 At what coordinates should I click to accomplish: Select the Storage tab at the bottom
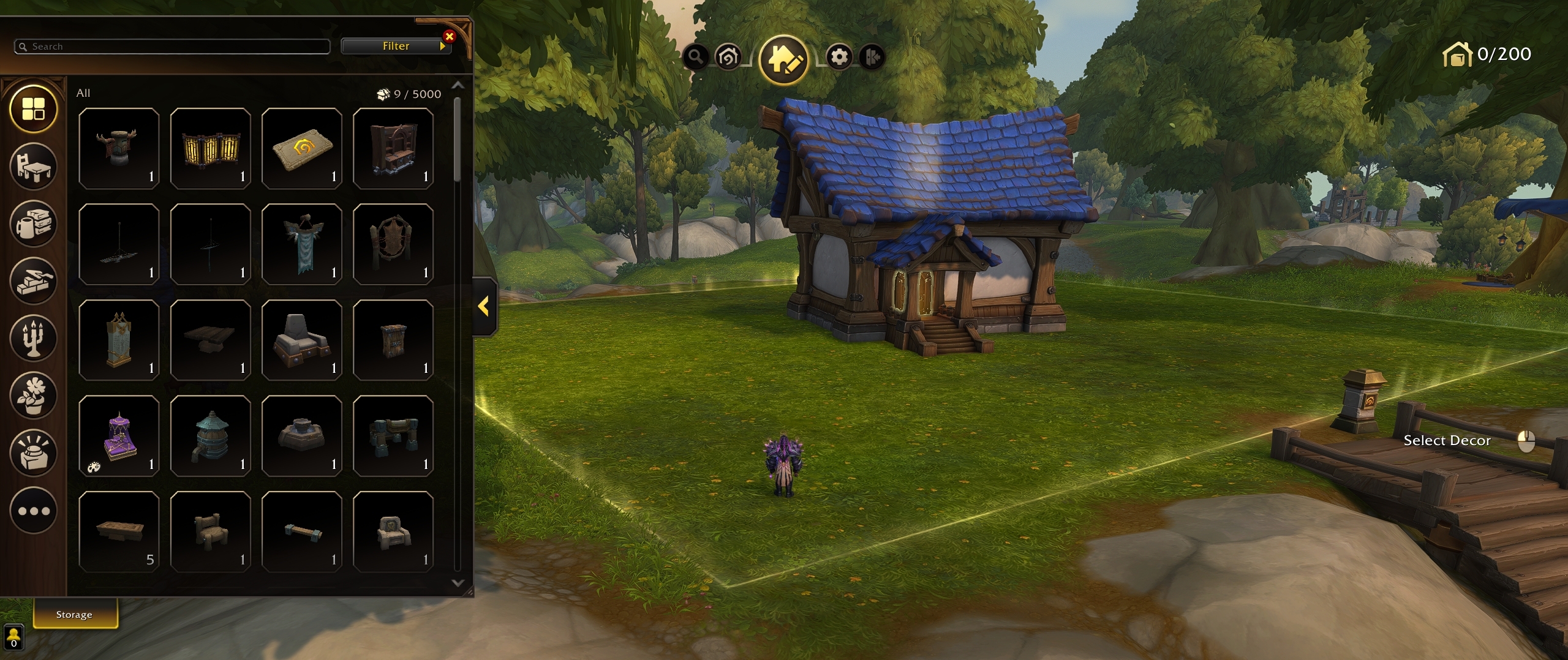click(74, 614)
